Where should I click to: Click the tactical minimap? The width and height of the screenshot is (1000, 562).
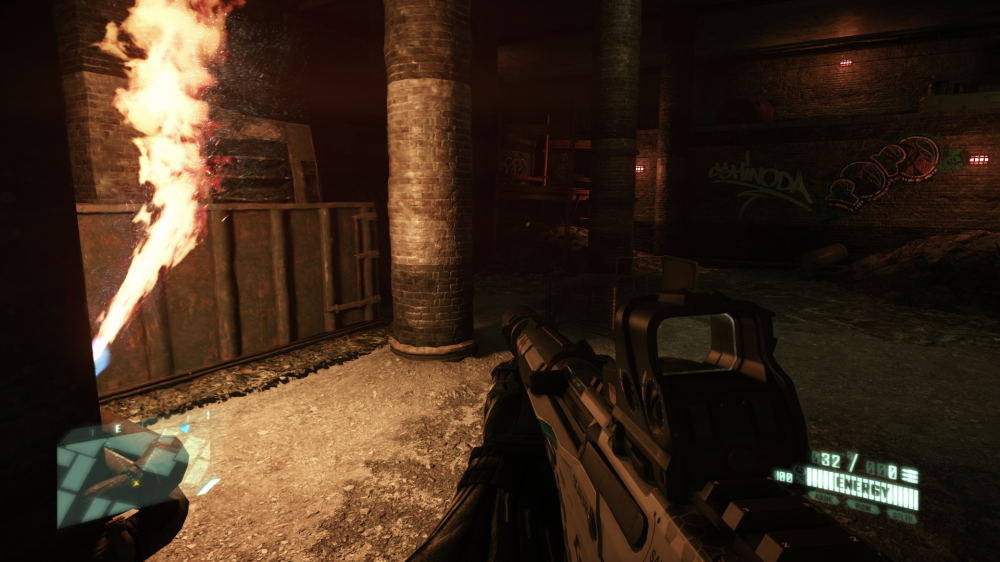coord(122,471)
